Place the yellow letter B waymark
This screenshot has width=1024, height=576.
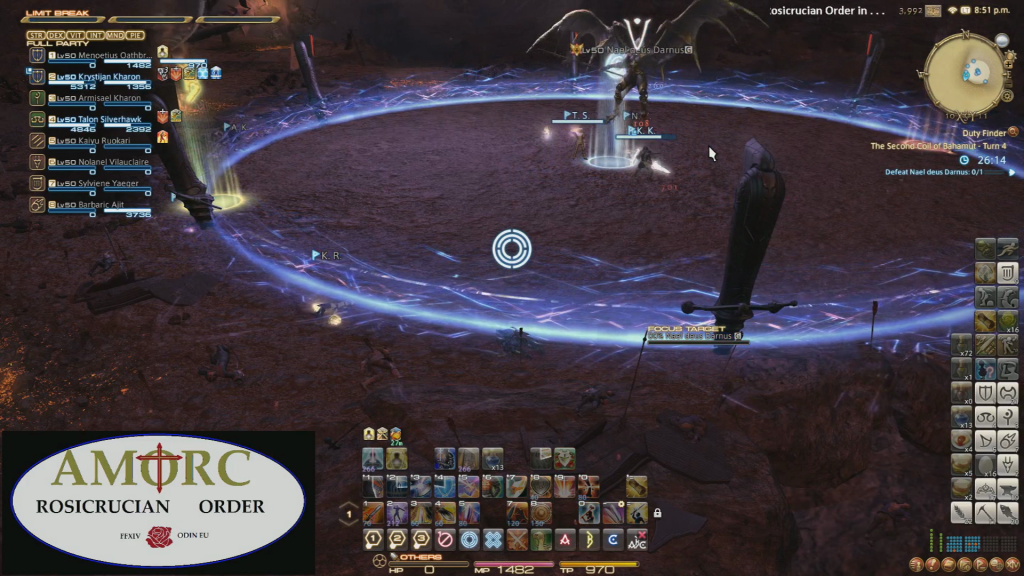[x=589, y=538]
